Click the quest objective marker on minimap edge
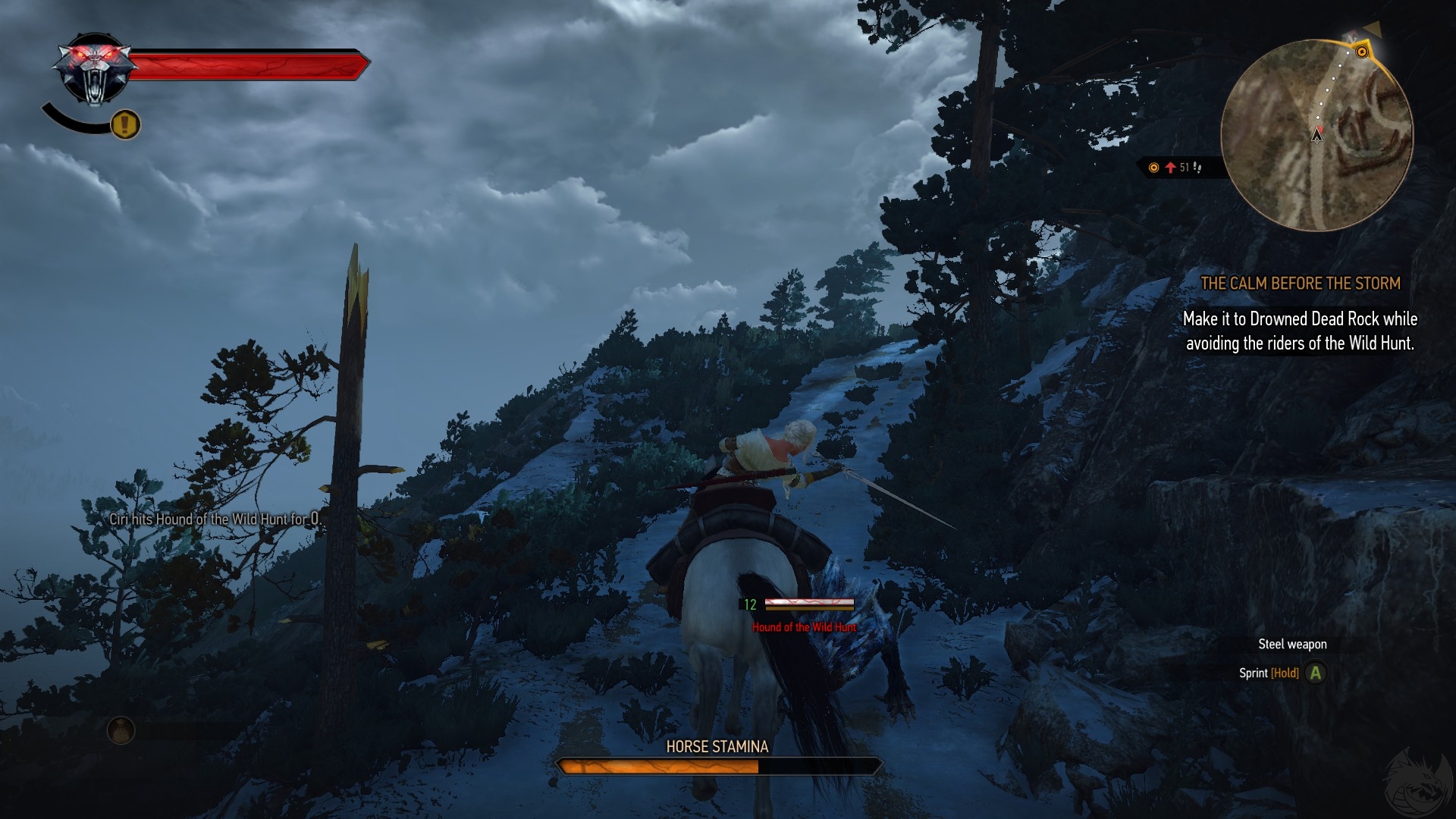The height and width of the screenshot is (819, 1456). click(x=1362, y=52)
